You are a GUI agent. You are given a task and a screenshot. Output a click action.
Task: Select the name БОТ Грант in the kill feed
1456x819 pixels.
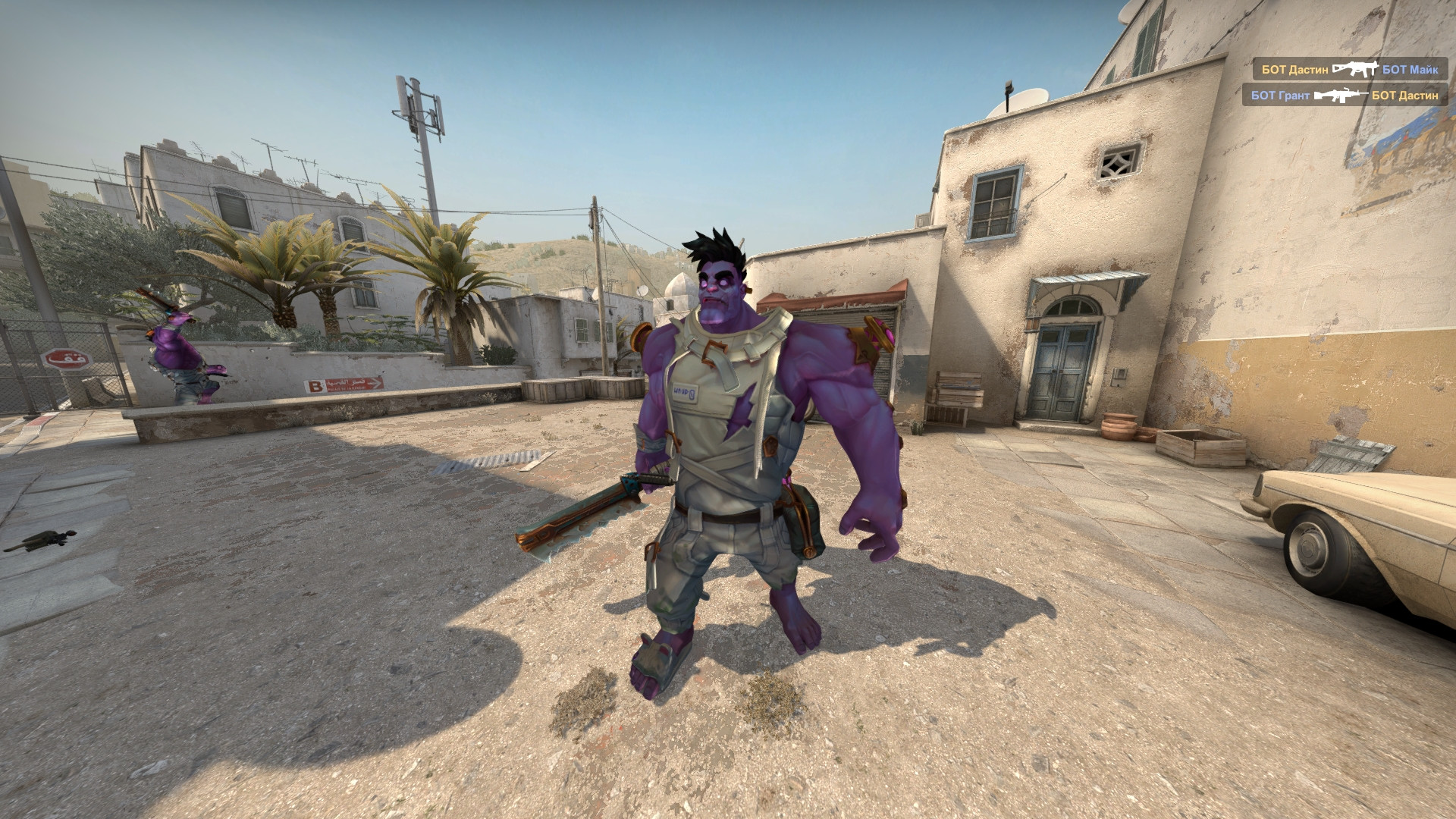(1280, 96)
